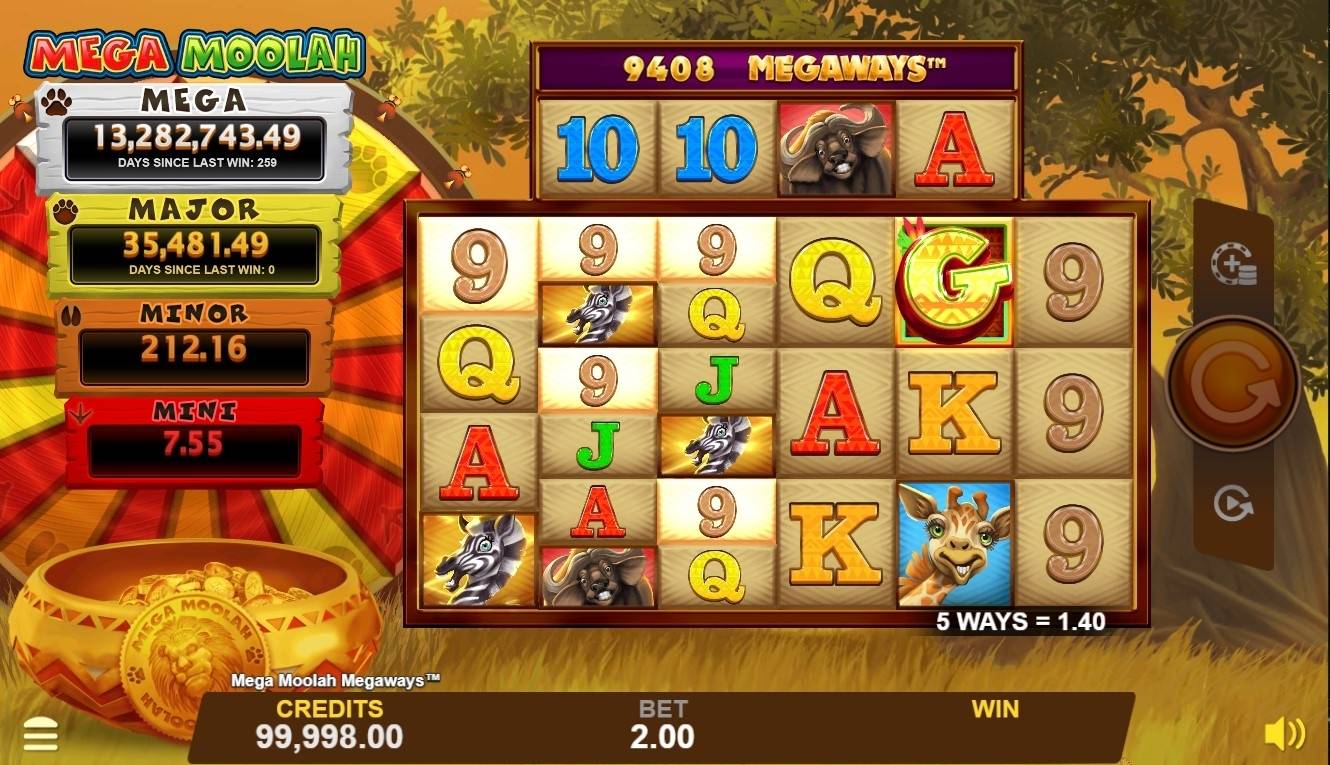Click the 9408 Megaways counter banner
1330x765 pixels.
(775, 63)
